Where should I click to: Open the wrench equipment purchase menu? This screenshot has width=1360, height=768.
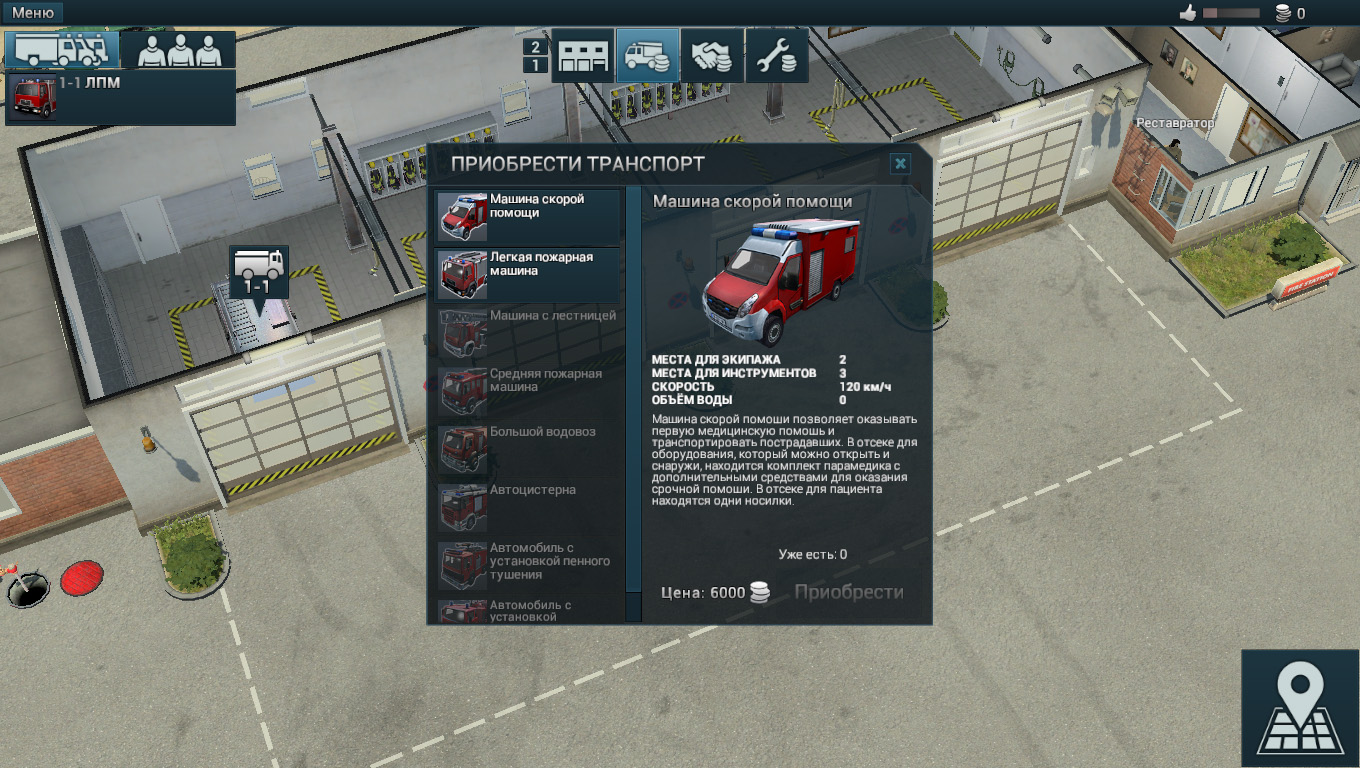776,55
